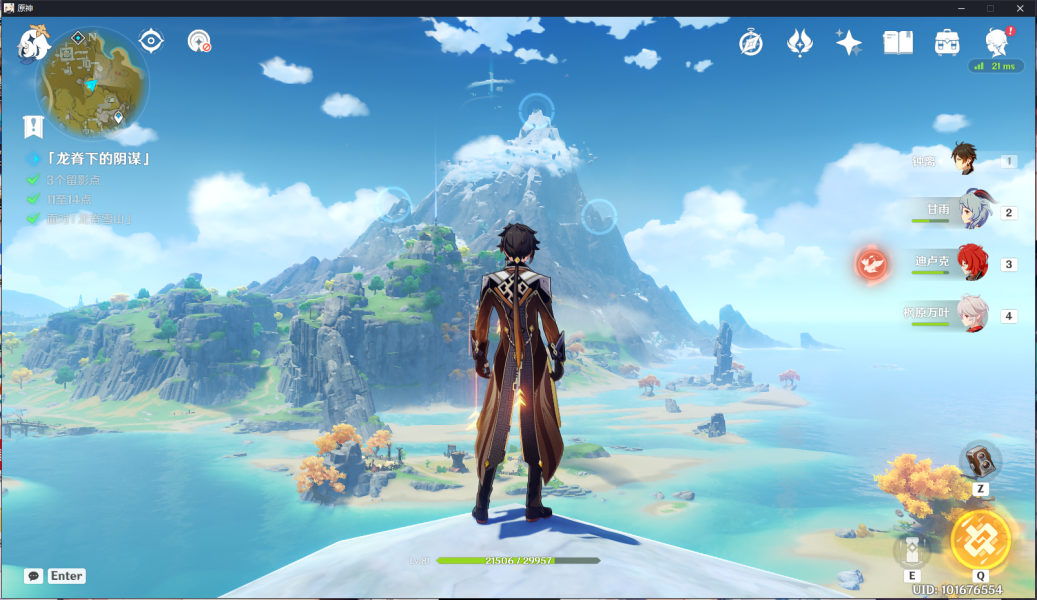Open the Paimon menu icon
This screenshot has height=600, width=1037.
coord(35,44)
